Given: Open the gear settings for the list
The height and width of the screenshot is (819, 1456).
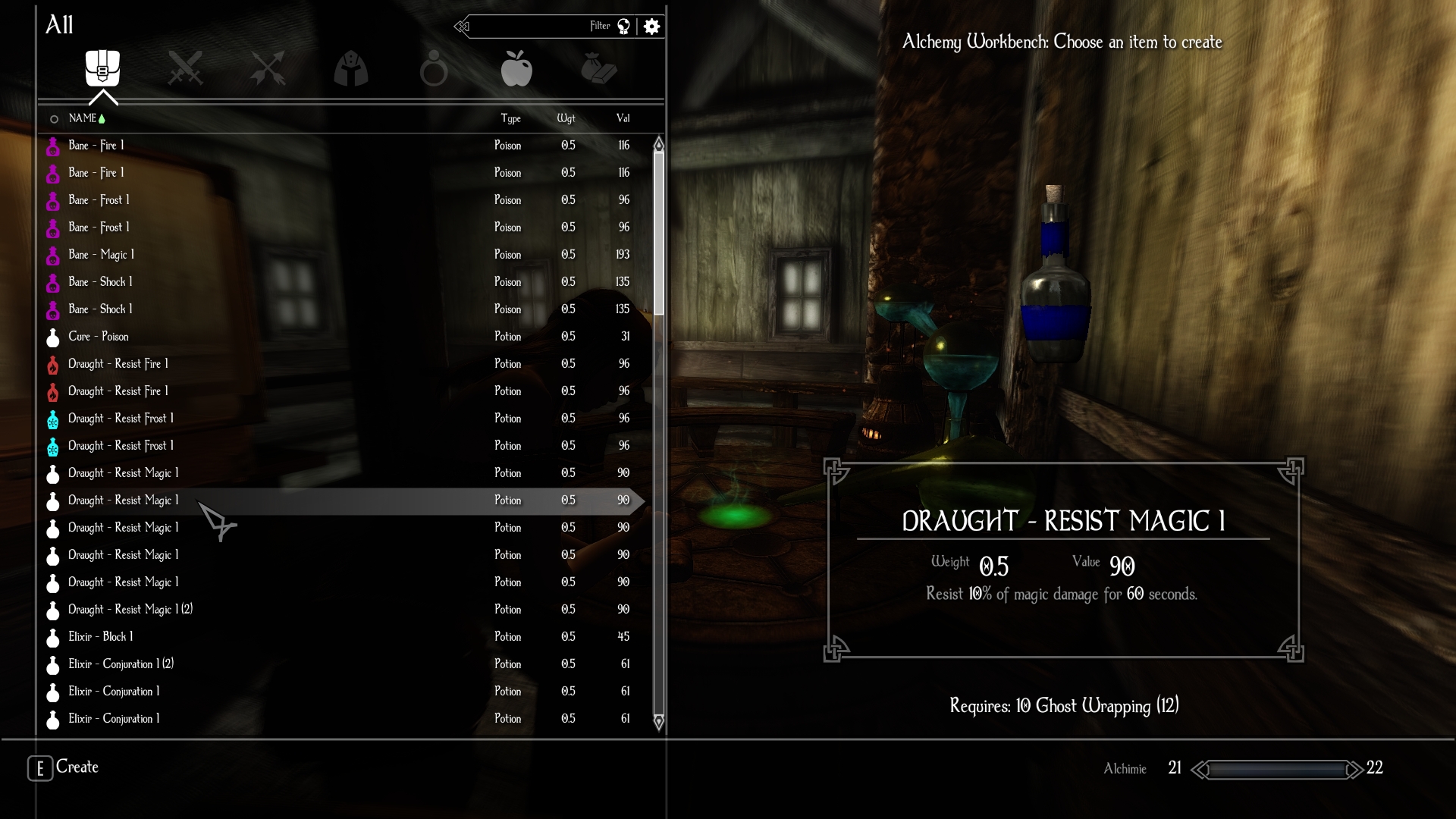Looking at the screenshot, I should point(651,27).
